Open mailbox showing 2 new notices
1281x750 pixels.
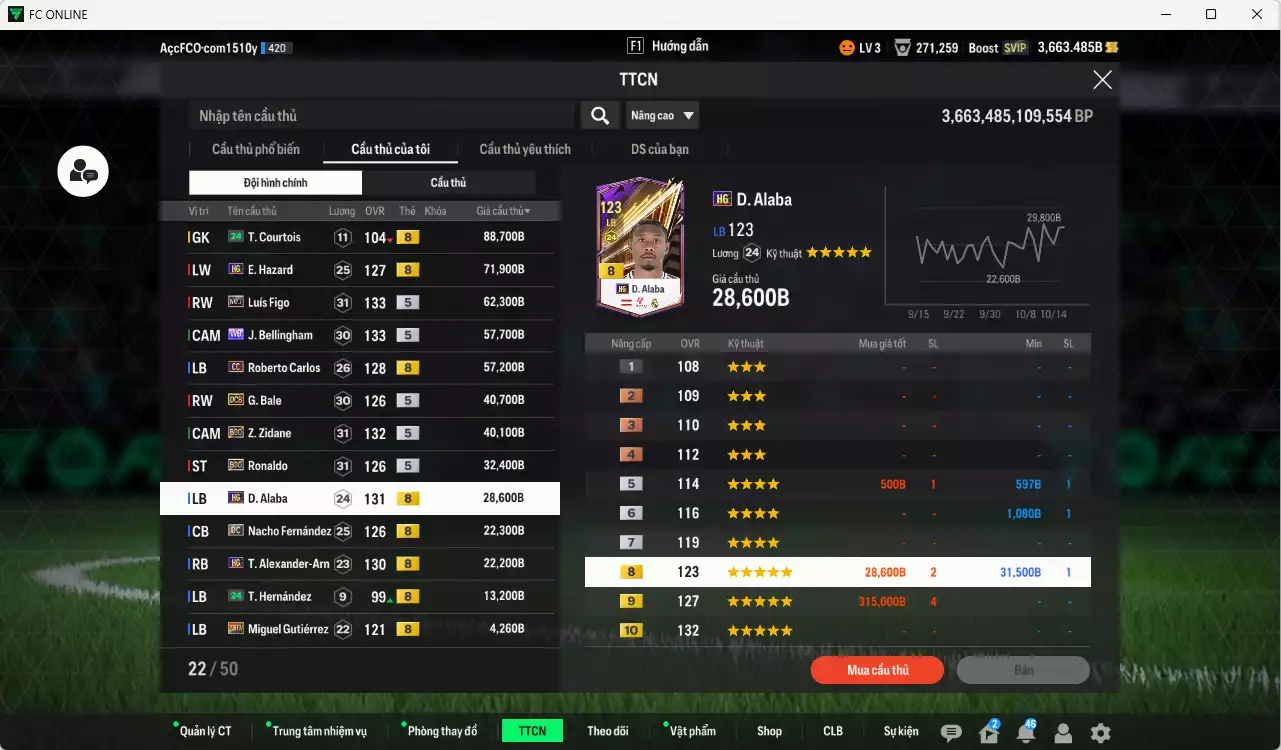coord(988,733)
